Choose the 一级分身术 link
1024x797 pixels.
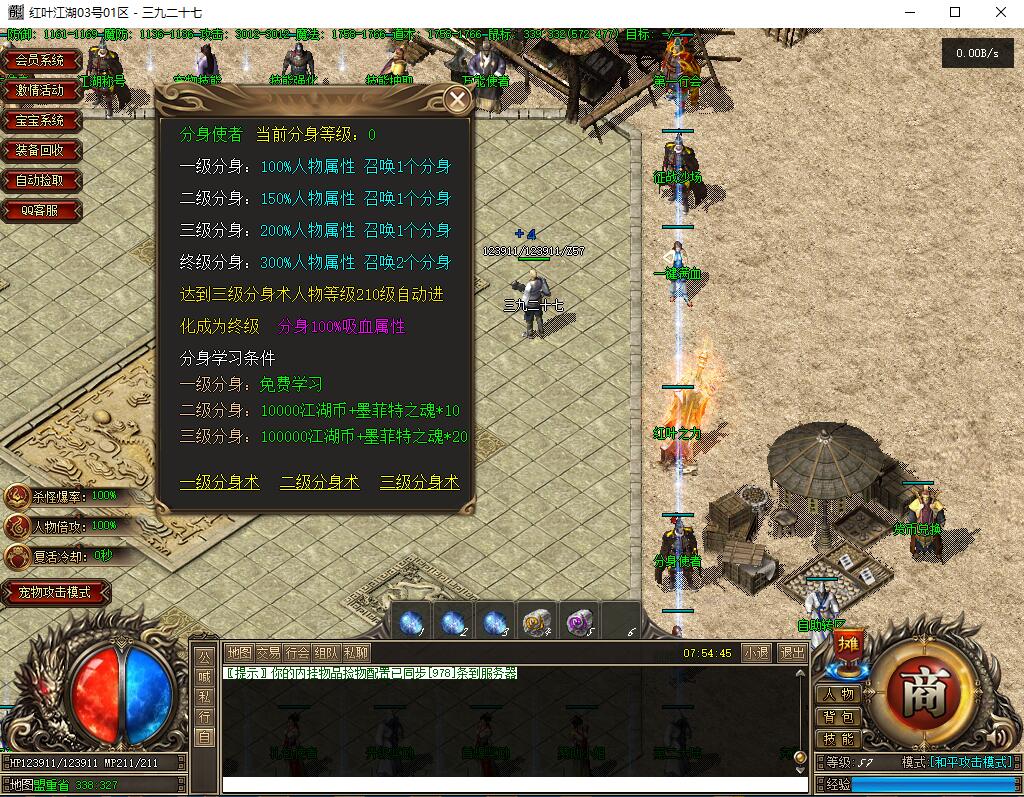tap(219, 482)
